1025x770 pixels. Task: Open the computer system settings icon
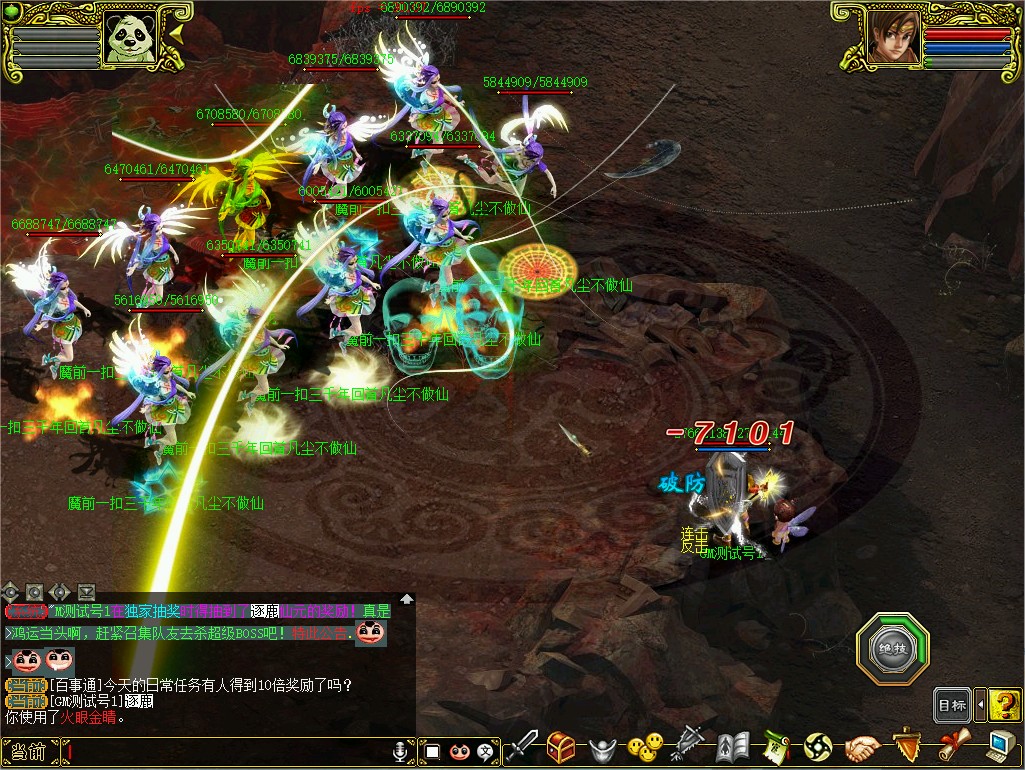(x=1000, y=746)
